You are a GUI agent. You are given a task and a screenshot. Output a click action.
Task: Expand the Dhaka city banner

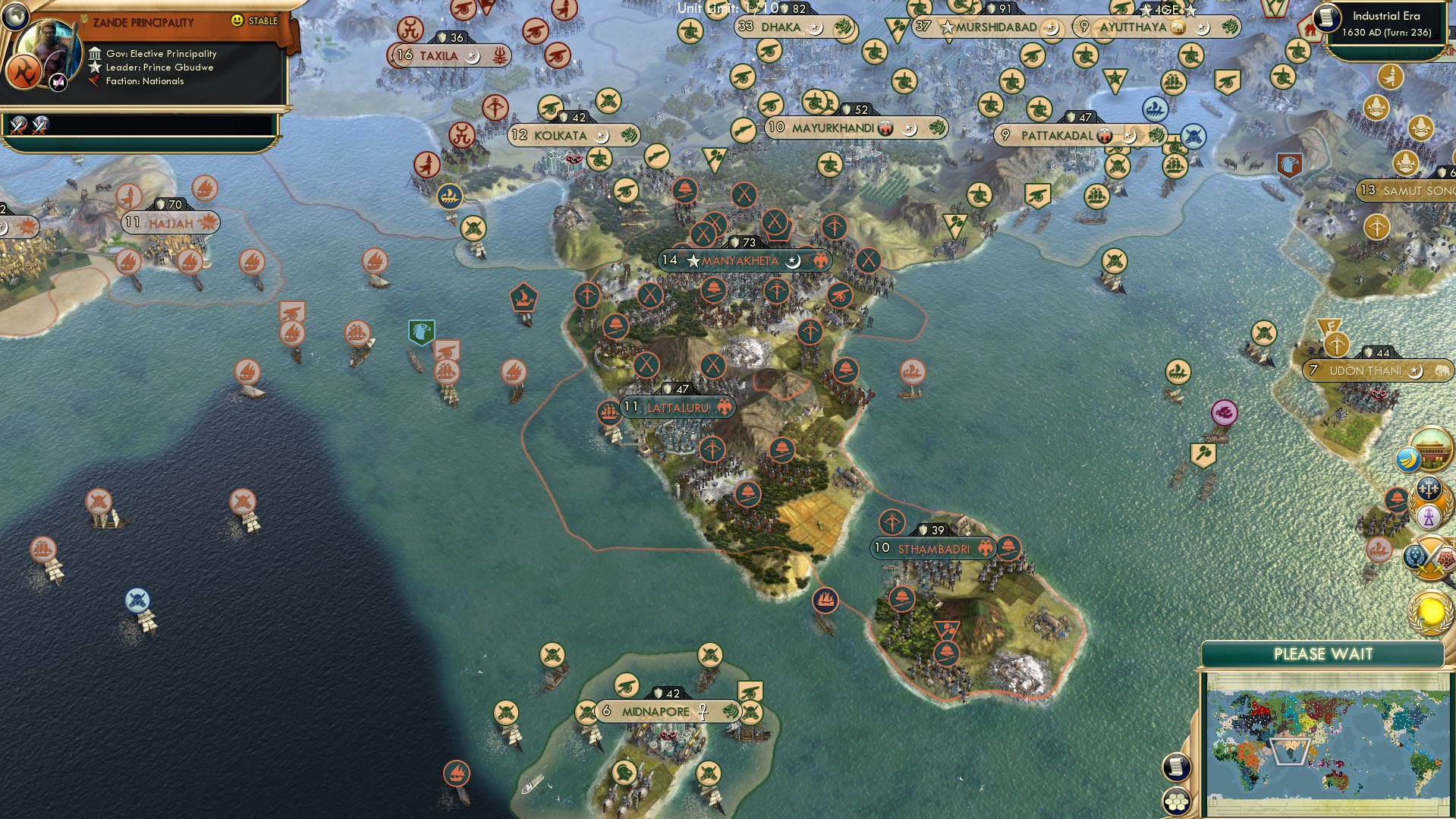point(779,27)
